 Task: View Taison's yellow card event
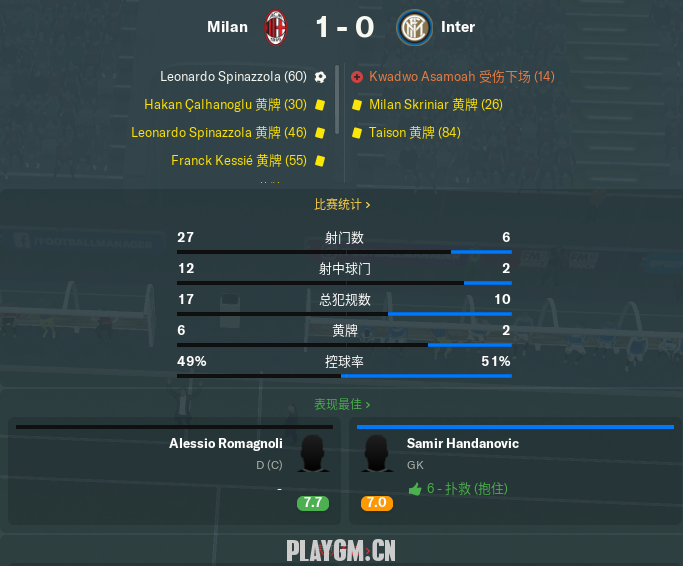[x=415, y=132]
